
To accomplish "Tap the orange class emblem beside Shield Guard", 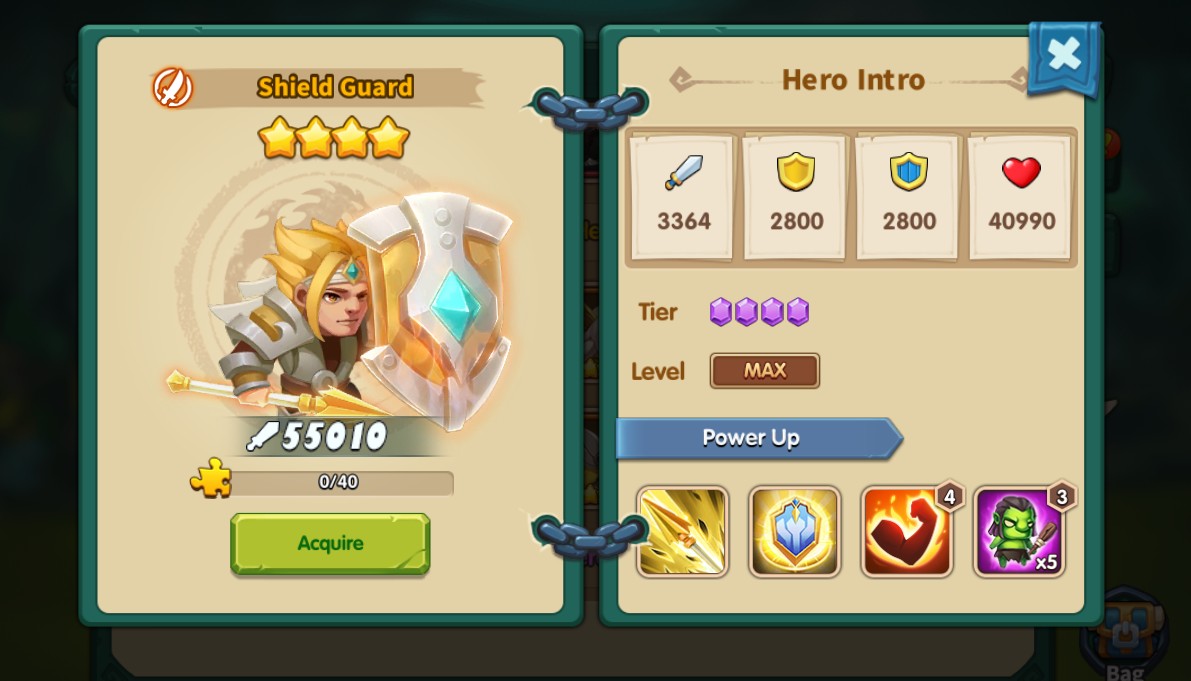I will pos(172,87).
